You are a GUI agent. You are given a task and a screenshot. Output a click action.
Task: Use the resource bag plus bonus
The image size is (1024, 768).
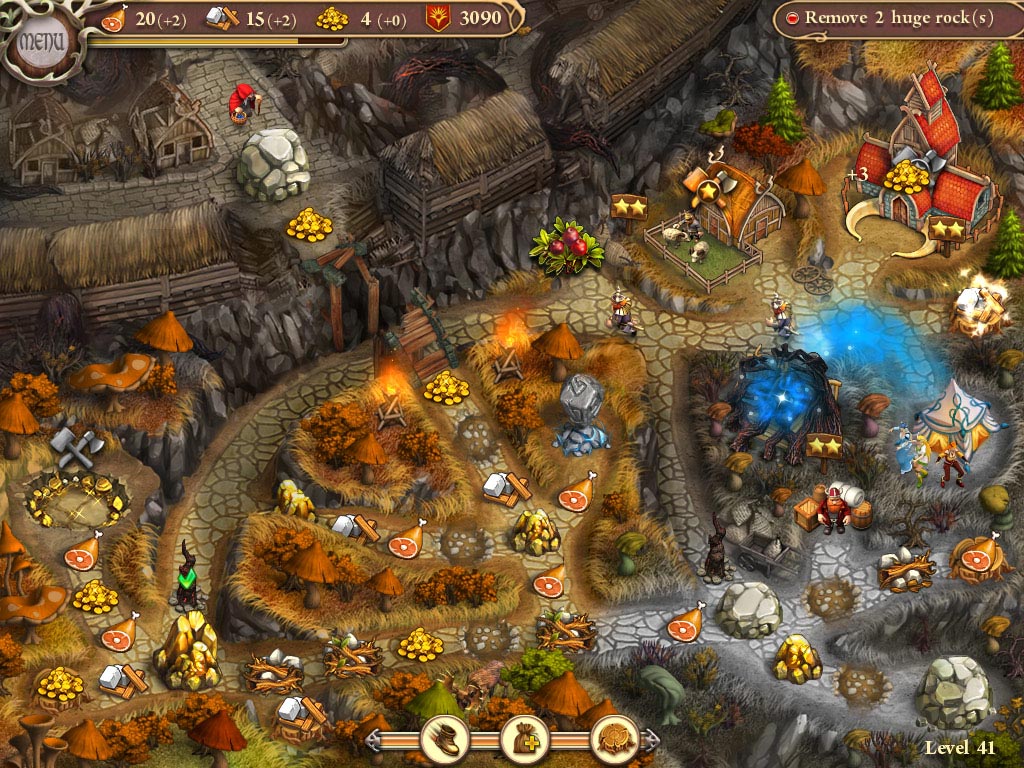tap(524, 739)
